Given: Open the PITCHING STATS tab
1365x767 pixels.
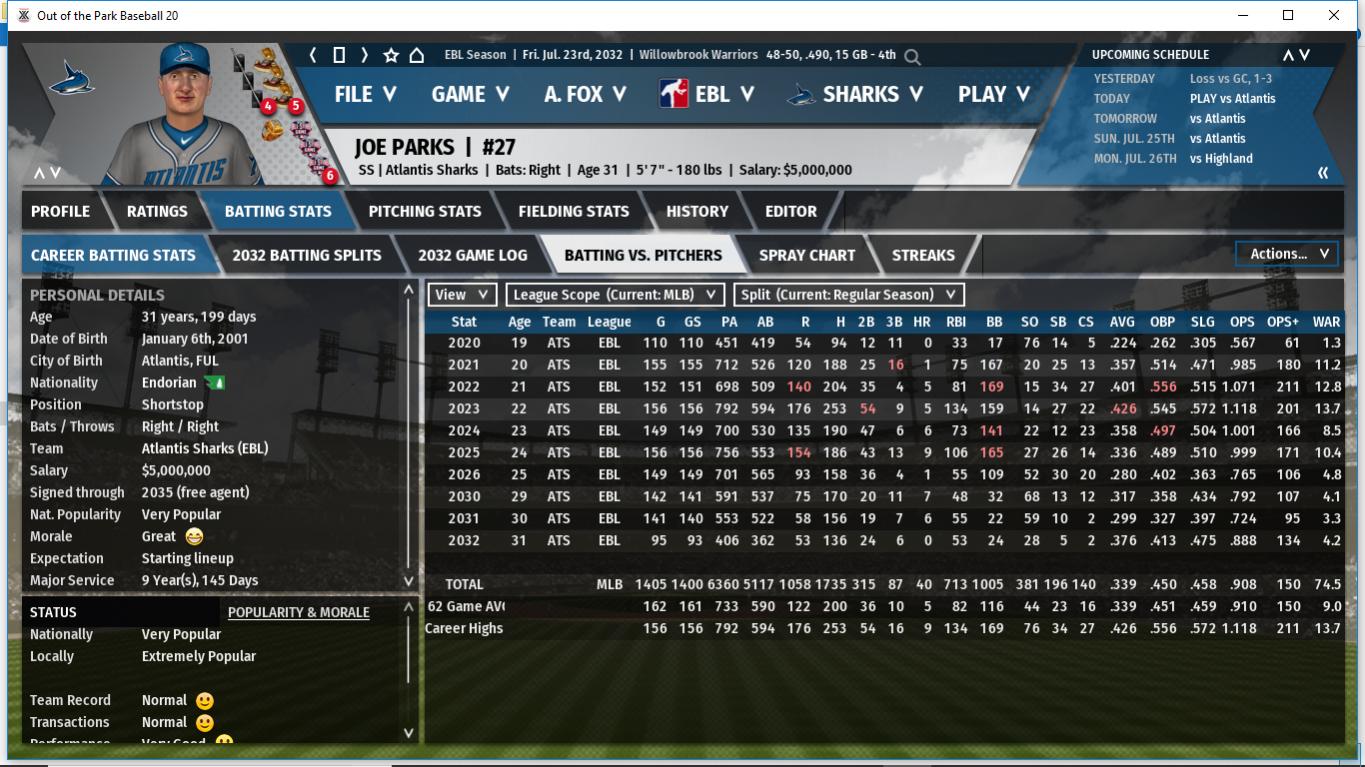Looking at the screenshot, I should [425, 211].
